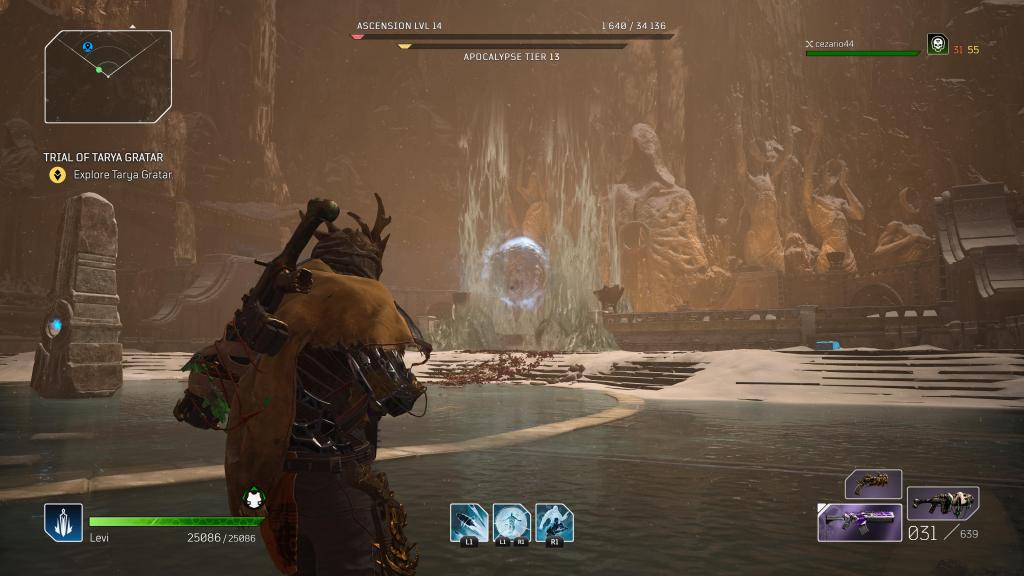This screenshot has width=1024, height=576.
Task: Activate the glowing sphere figure ability
Action: click(x=511, y=523)
